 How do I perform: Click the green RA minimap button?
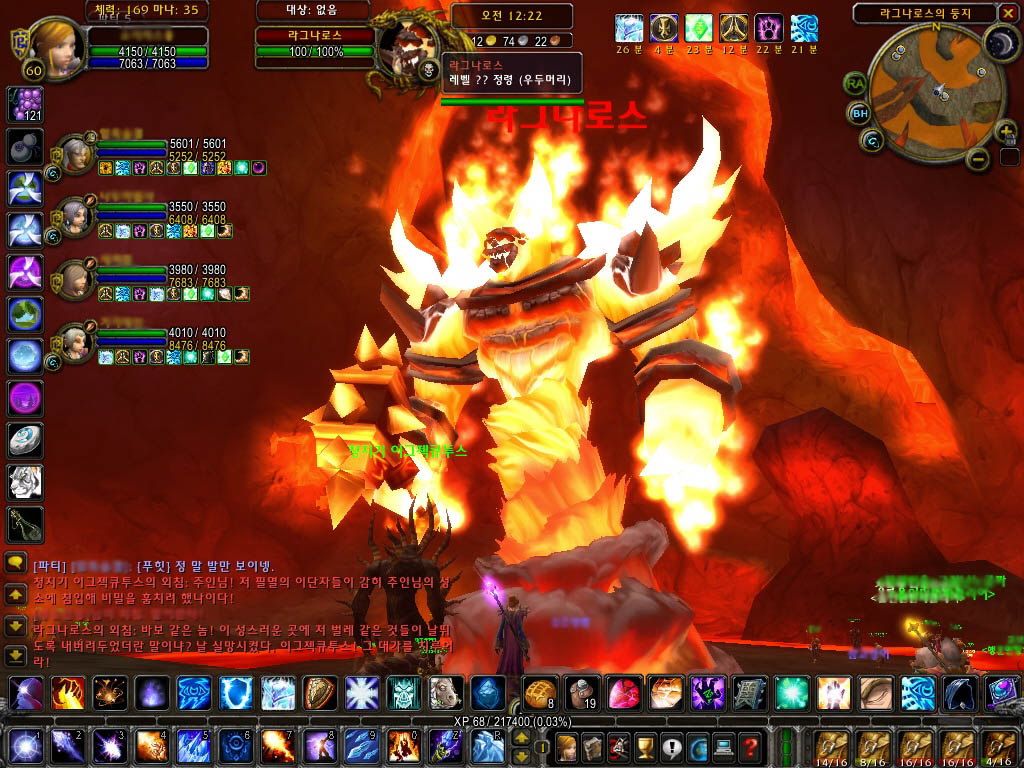click(x=855, y=84)
